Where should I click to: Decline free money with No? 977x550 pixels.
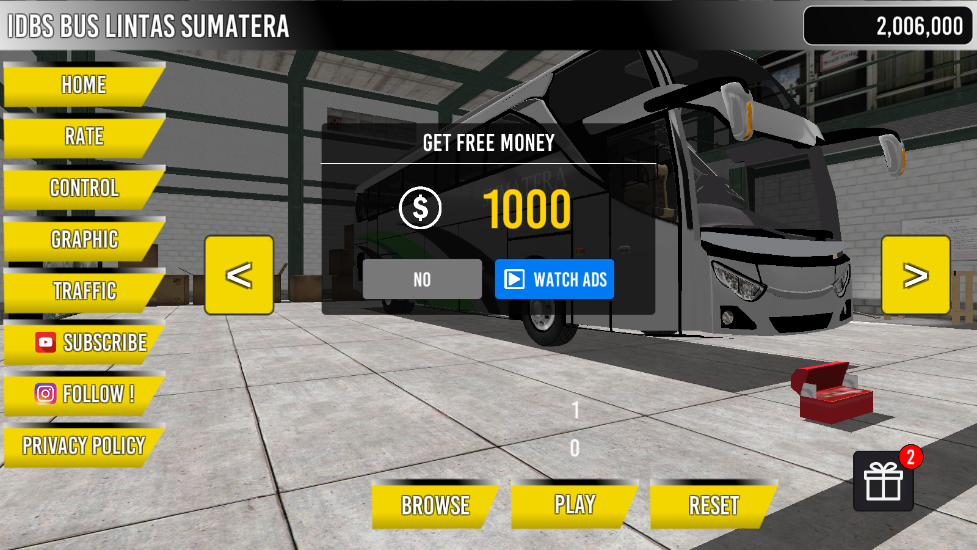click(422, 279)
